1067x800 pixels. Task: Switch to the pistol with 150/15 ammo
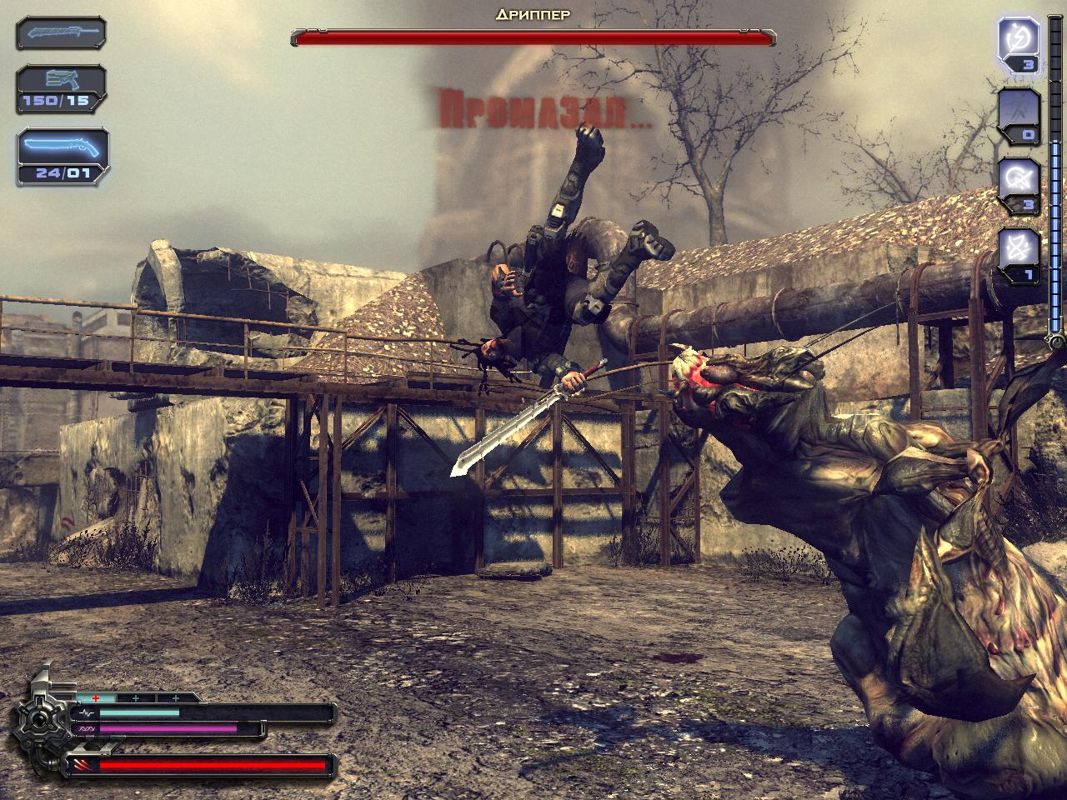point(61,87)
